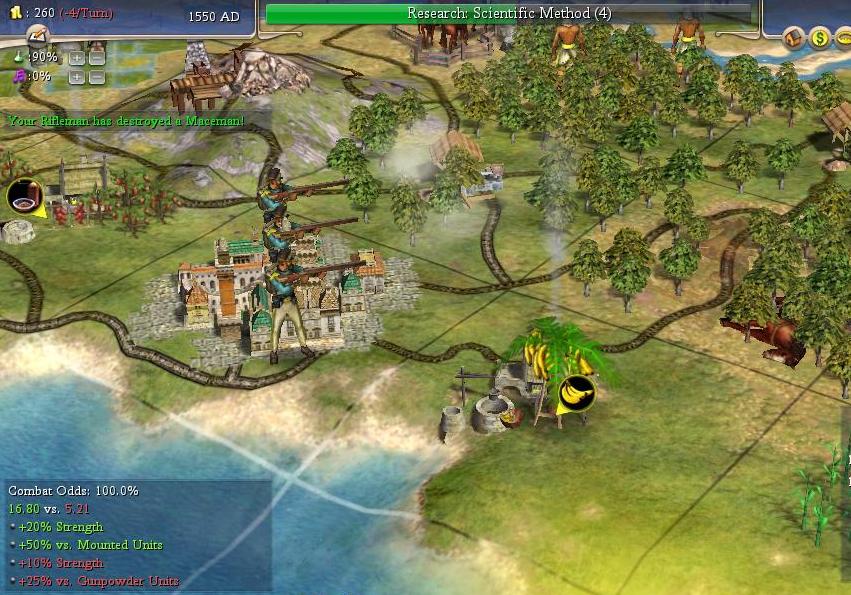Increase the research rate percentage
This screenshot has height=595, width=851.
76,57
